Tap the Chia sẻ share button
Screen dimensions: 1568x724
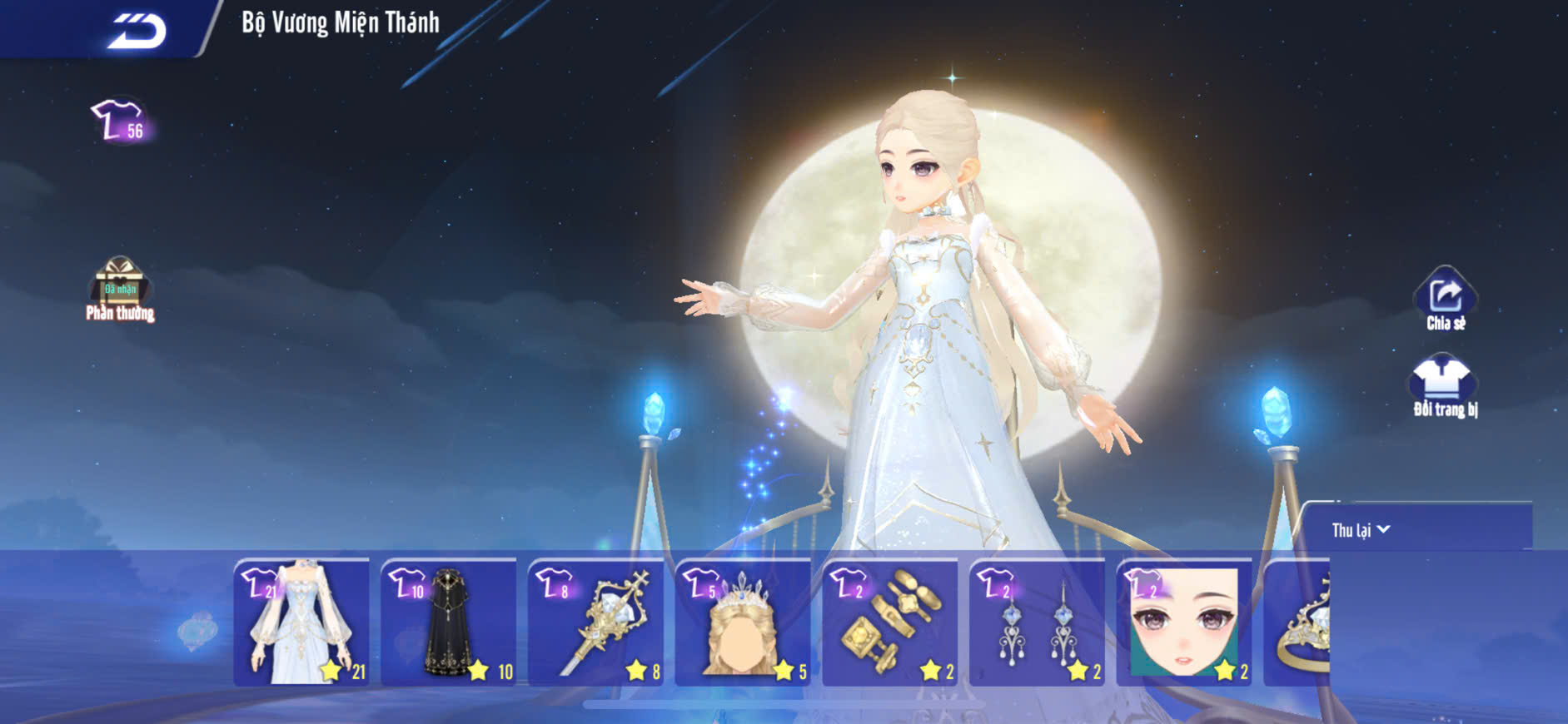(x=1445, y=300)
